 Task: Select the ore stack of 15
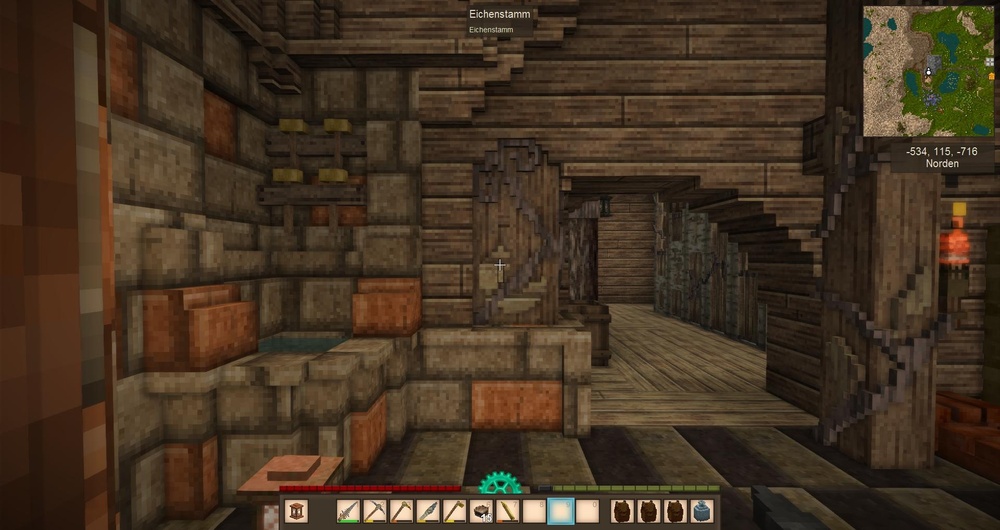click(481, 512)
